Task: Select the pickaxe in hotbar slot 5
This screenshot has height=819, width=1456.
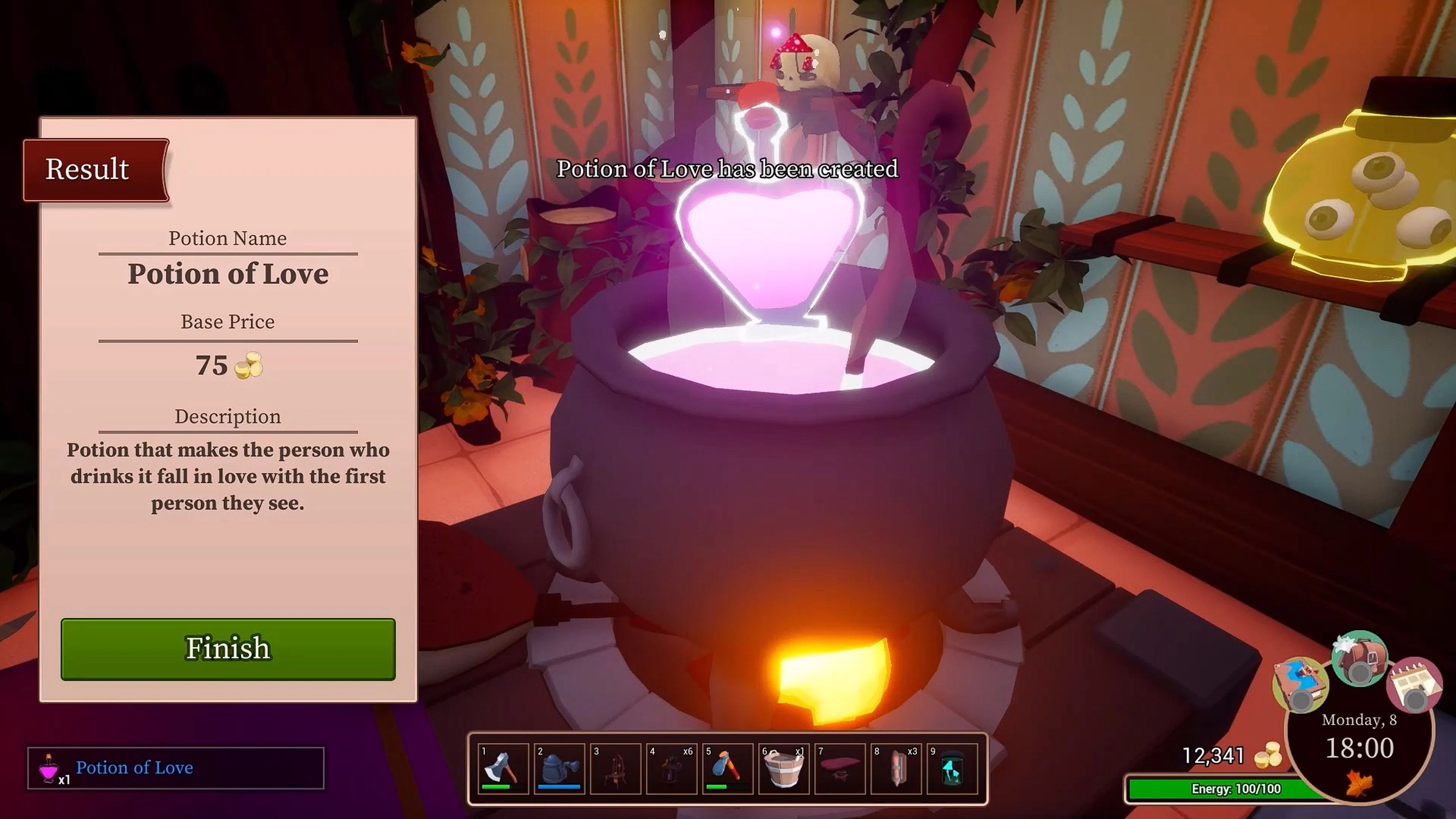Action: coord(672,769)
